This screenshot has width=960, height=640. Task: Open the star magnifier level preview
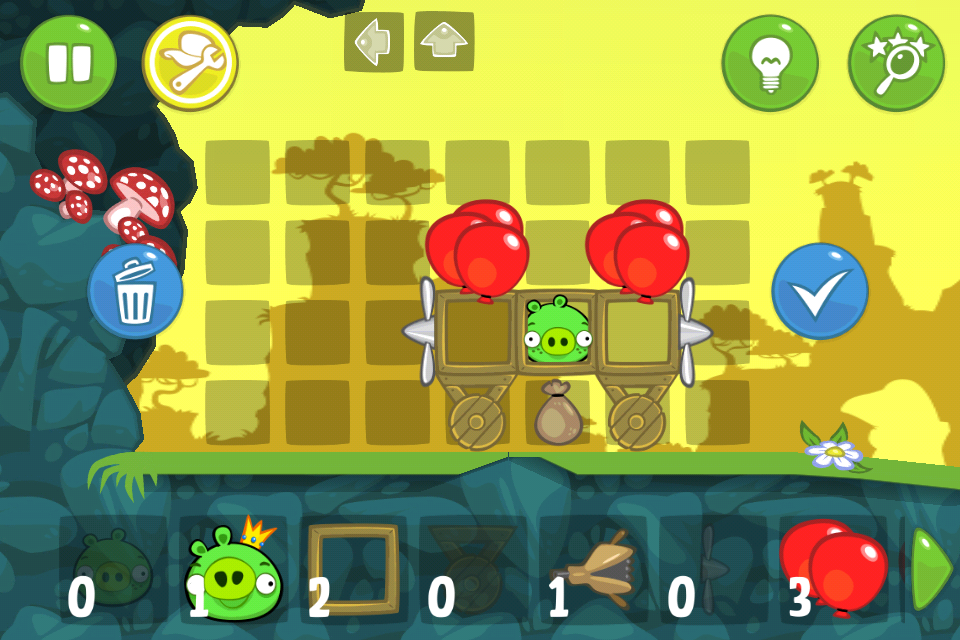point(896,63)
